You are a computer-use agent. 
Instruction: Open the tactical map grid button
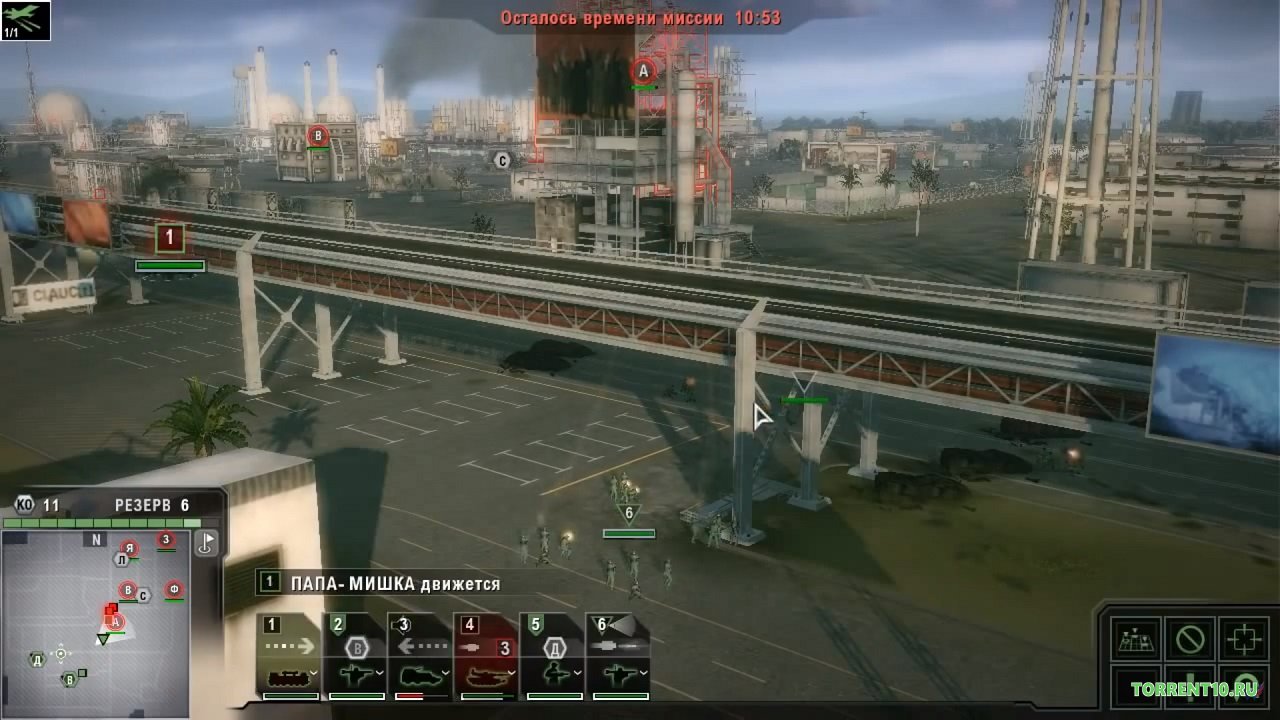tap(1136, 639)
